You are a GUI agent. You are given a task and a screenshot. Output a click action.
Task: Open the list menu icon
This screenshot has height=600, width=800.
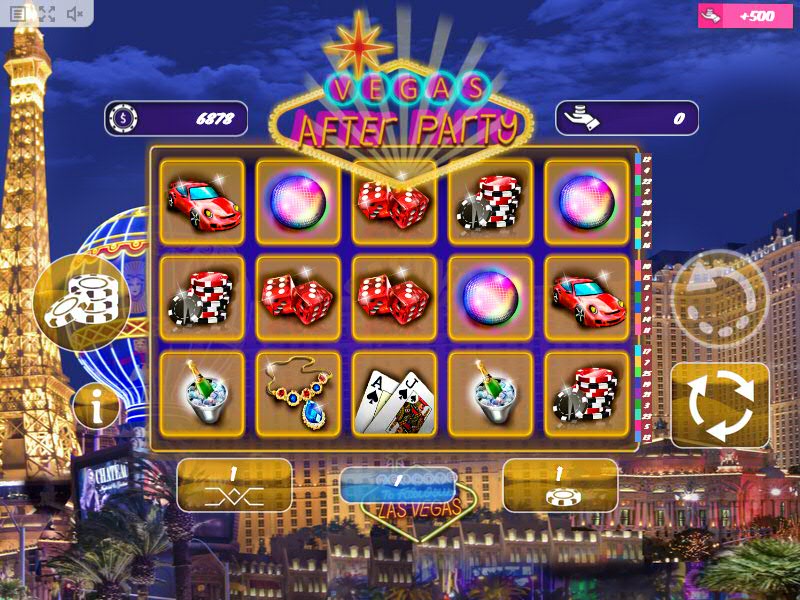coord(19,14)
